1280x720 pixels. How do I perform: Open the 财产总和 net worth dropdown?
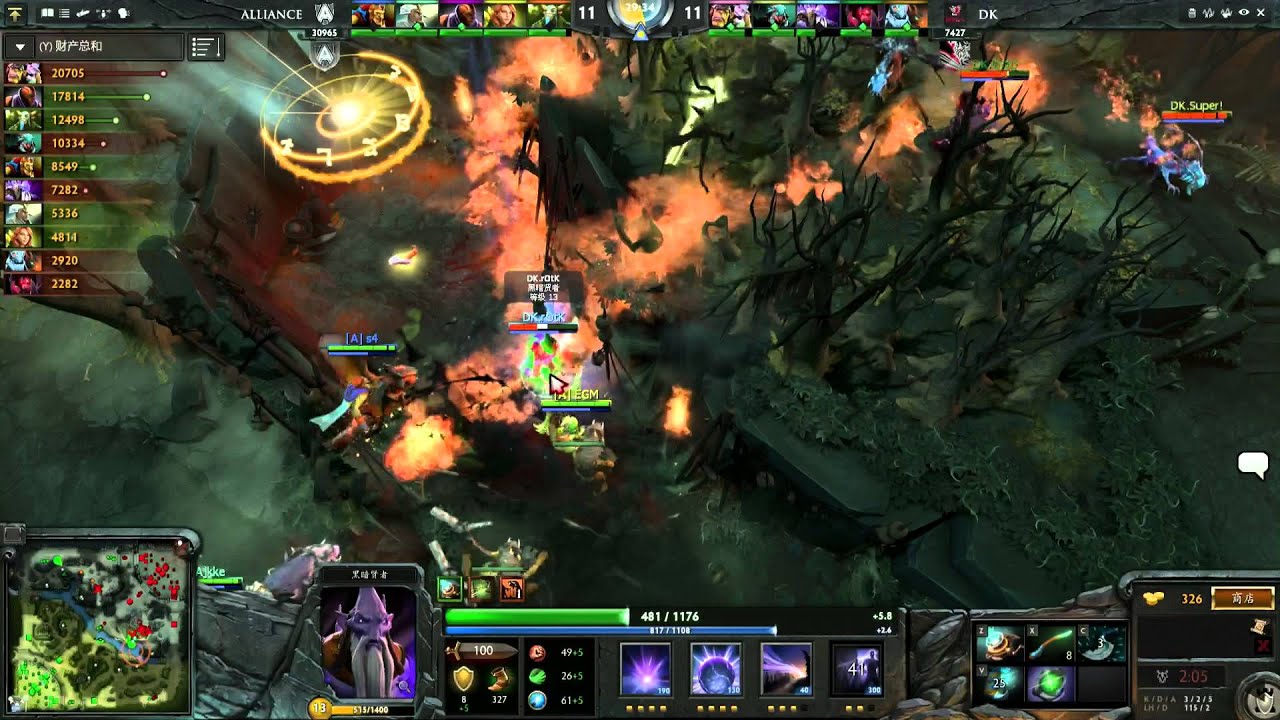point(20,47)
